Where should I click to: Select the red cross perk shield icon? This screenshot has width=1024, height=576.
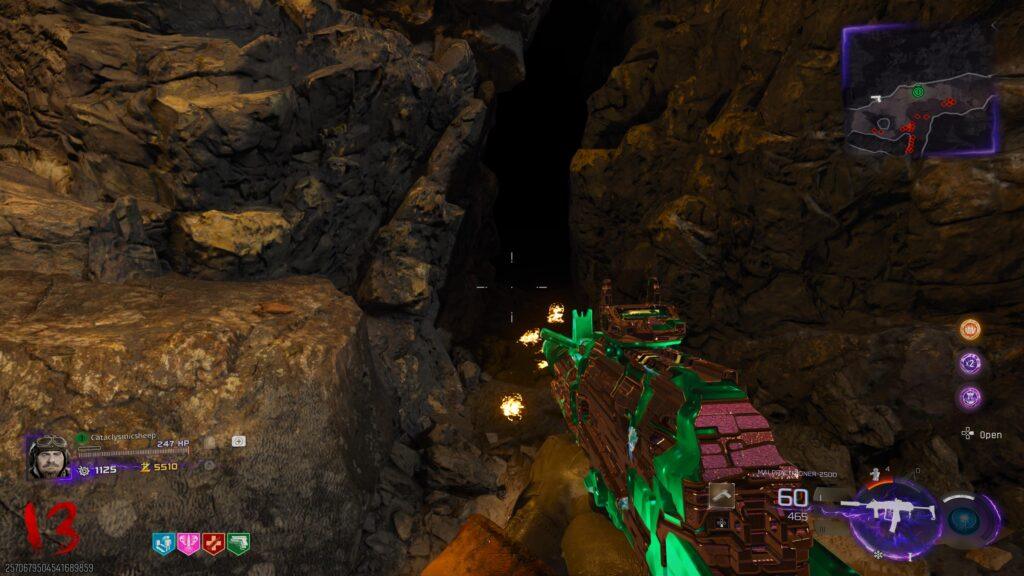tap(213, 543)
